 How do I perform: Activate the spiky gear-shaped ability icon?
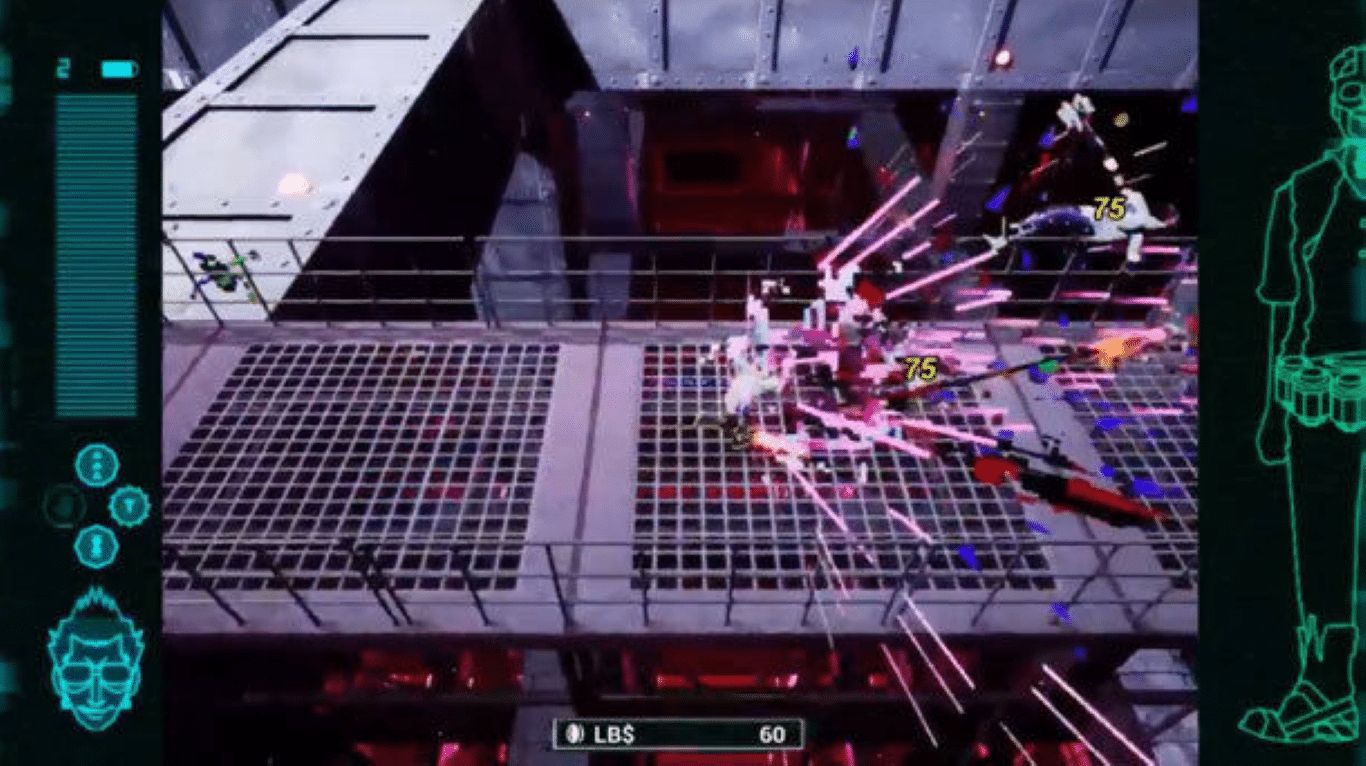tap(130, 506)
